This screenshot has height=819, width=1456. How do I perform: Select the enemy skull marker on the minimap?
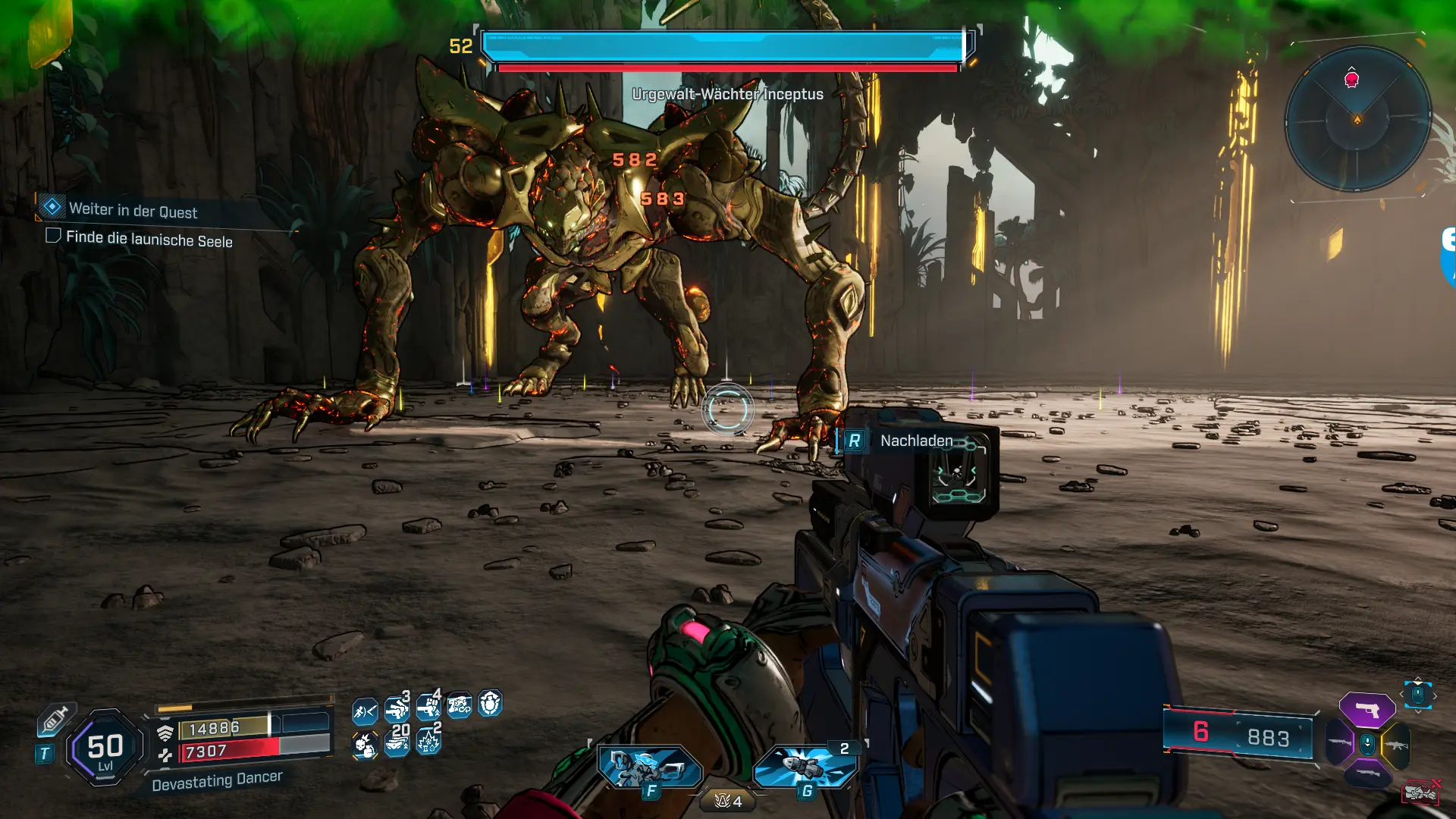coord(1351,79)
